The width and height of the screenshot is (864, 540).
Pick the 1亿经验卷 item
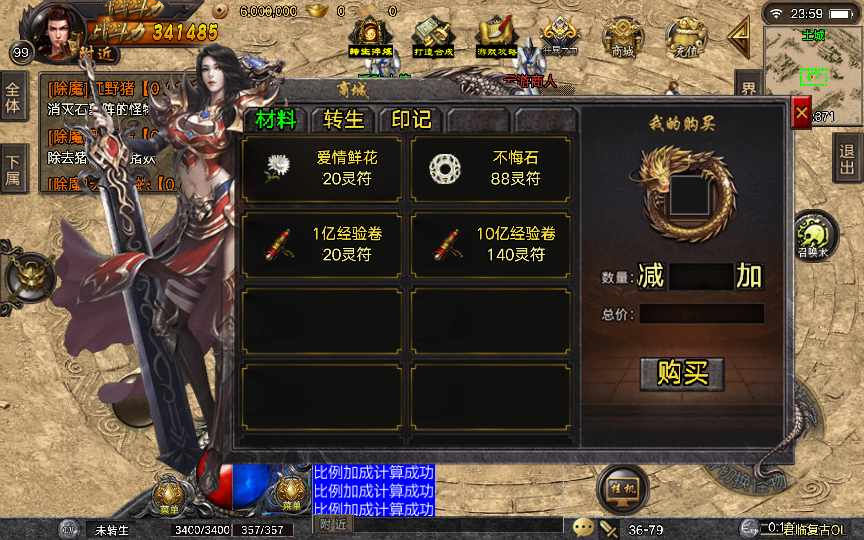pyautogui.click(x=322, y=244)
